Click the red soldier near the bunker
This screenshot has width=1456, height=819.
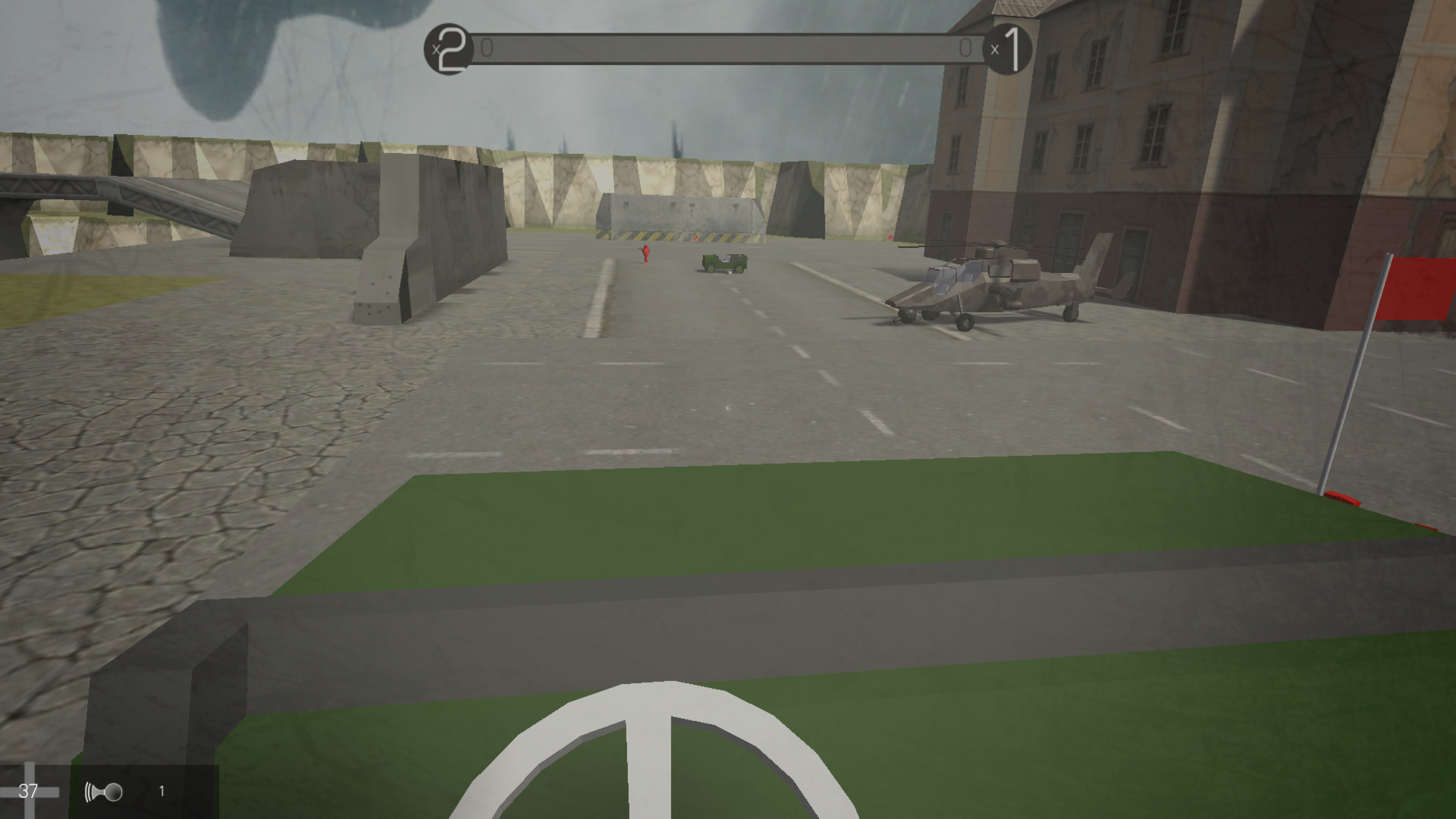644,256
